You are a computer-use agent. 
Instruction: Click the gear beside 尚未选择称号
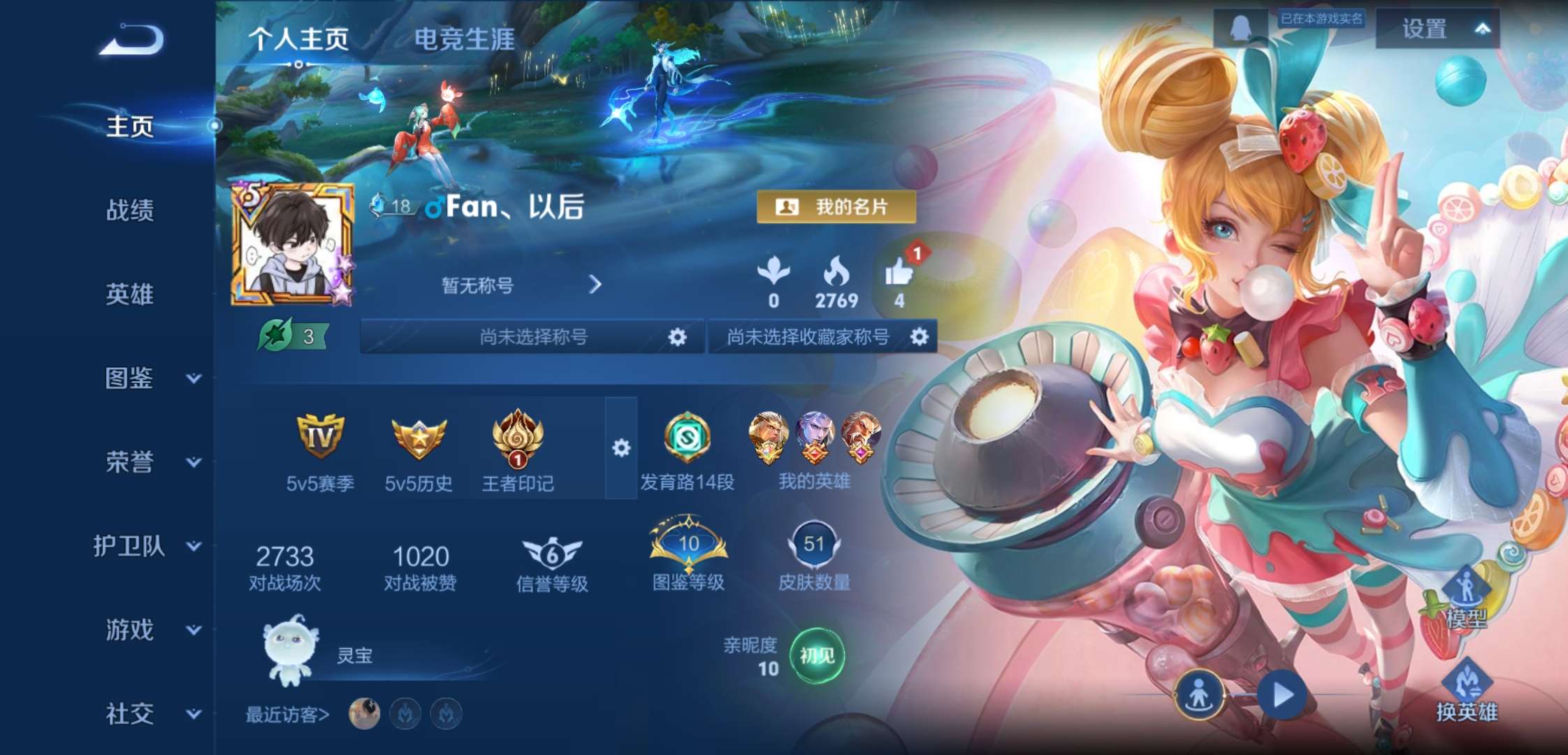tap(676, 336)
